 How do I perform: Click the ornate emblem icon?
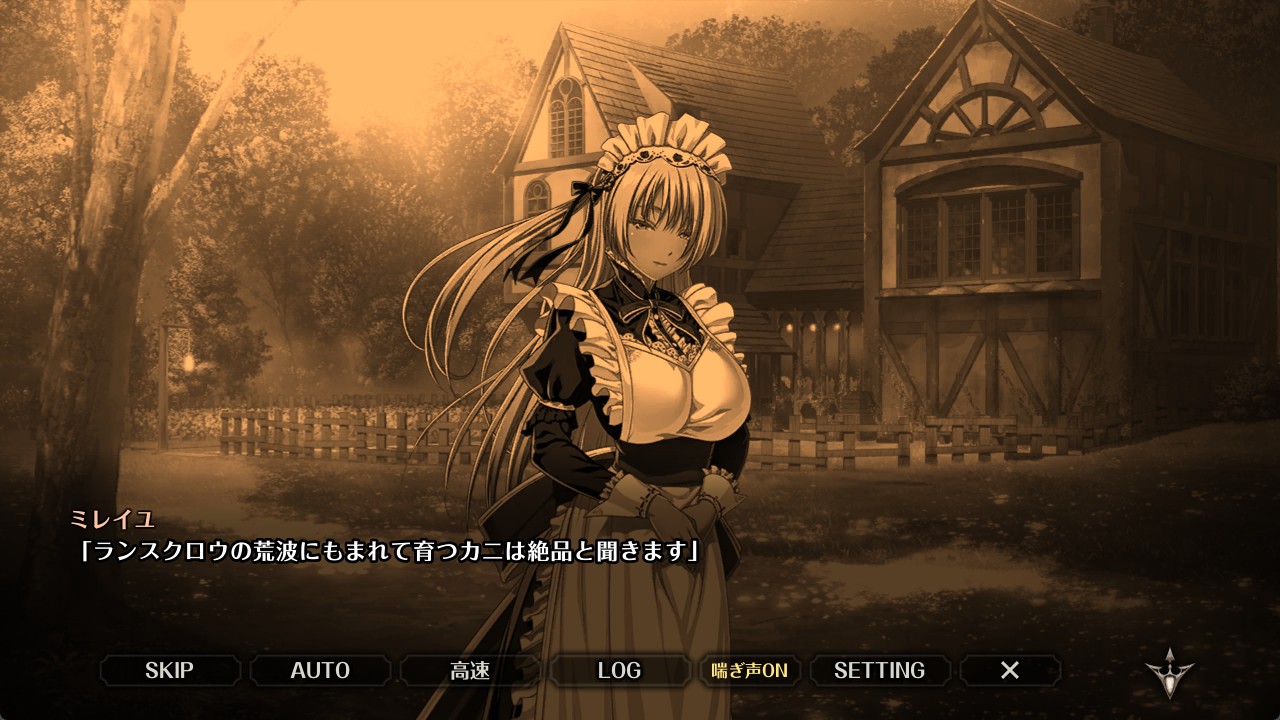1170,673
